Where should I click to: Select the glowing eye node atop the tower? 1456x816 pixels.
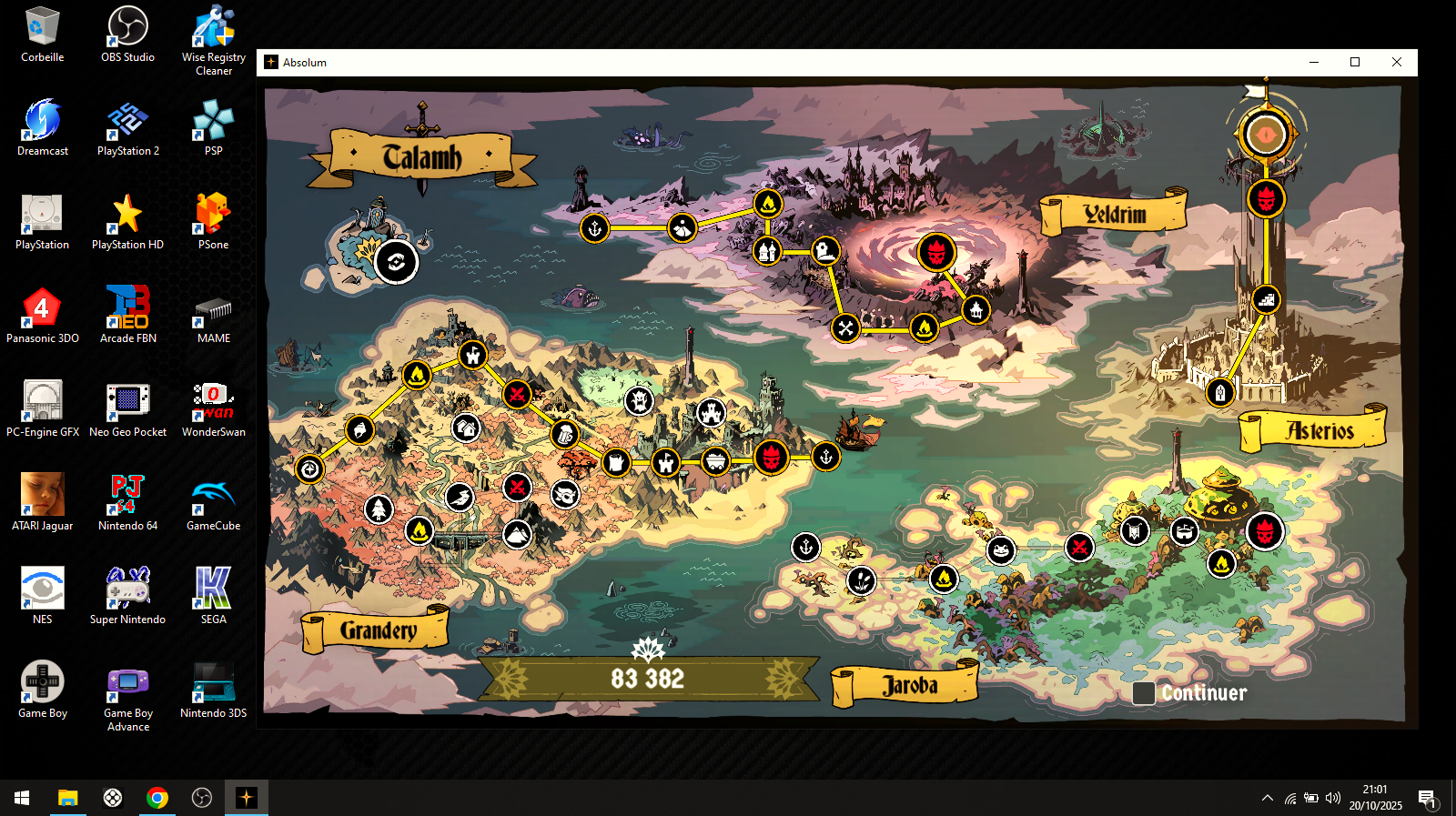(1266, 135)
